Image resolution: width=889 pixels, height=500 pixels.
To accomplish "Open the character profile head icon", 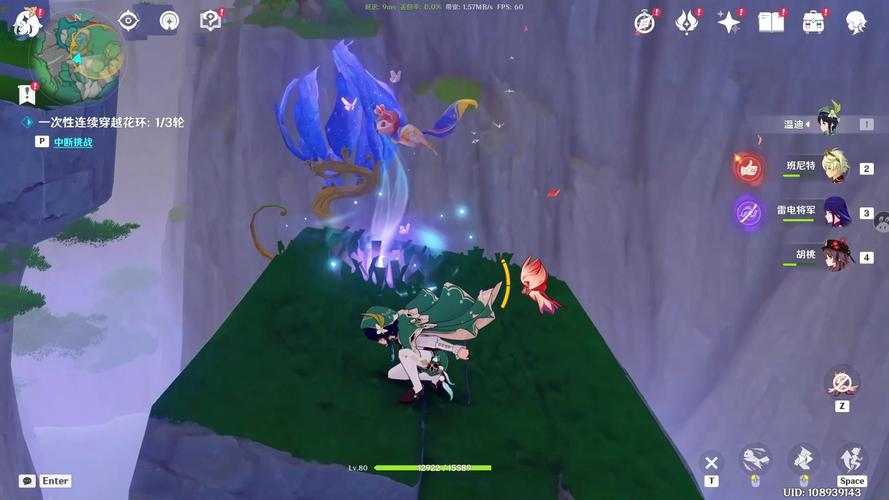I will click(856, 21).
